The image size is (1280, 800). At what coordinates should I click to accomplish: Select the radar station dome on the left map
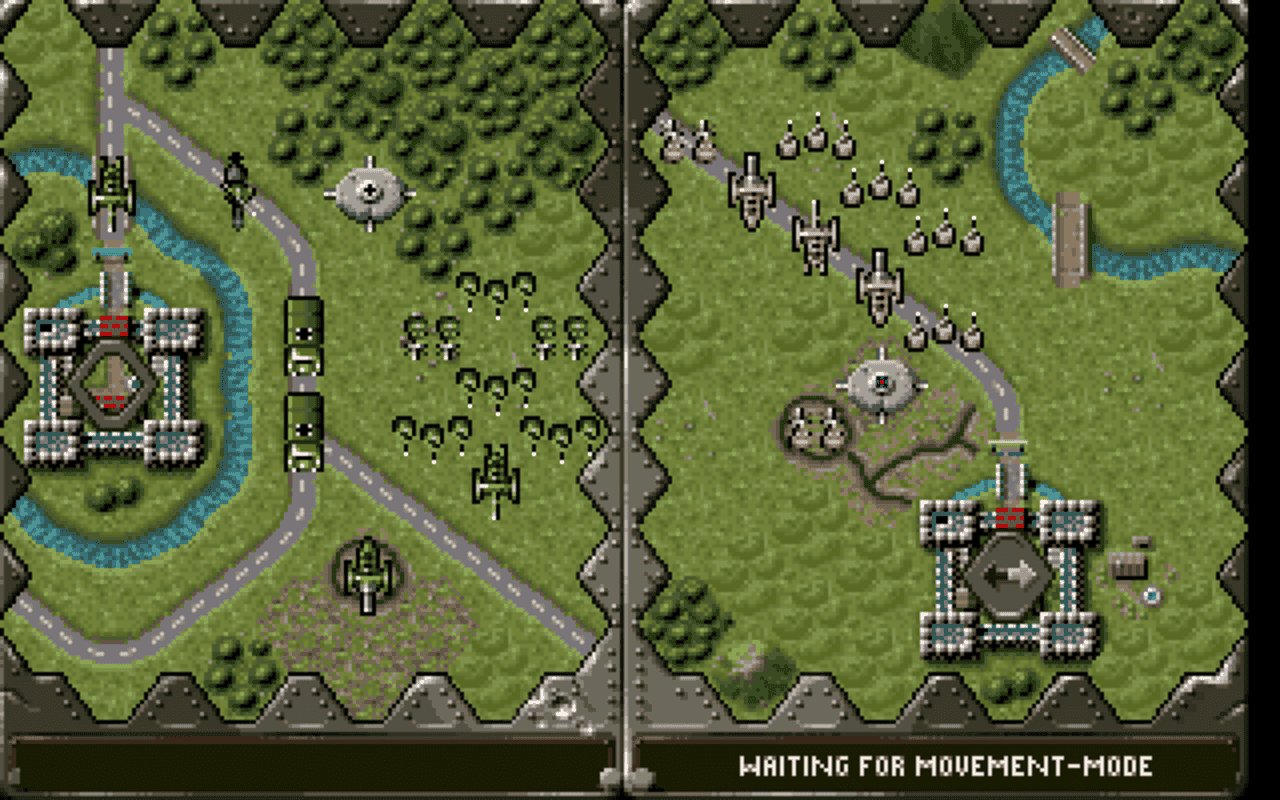click(x=372, y=190)
